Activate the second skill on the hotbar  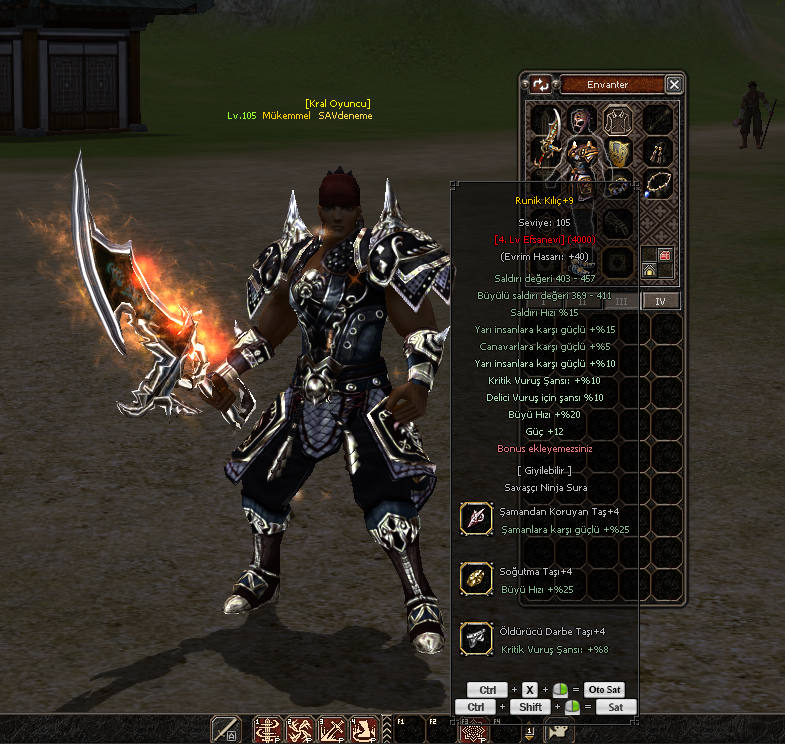click(299, 730)
